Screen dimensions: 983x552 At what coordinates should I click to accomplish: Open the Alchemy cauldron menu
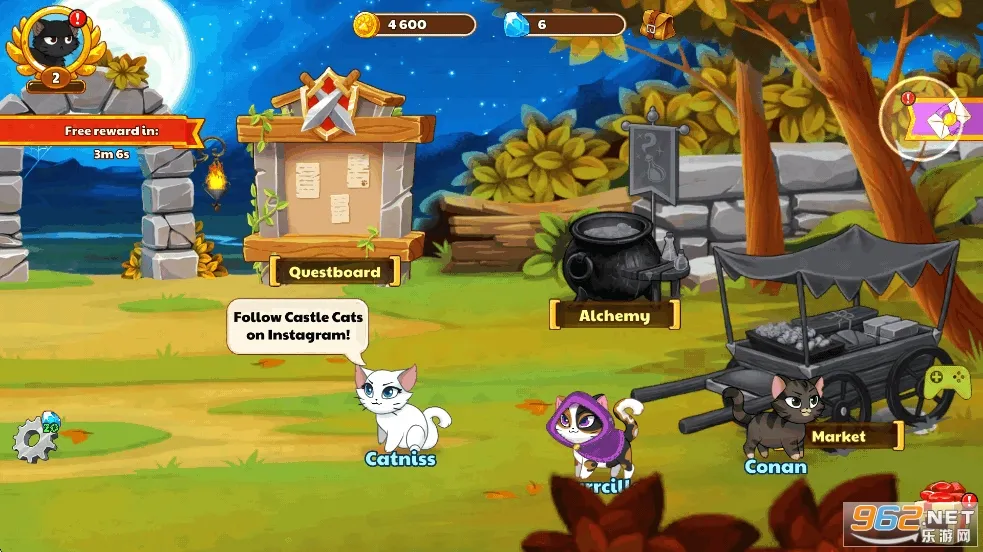tap(614, 316)
